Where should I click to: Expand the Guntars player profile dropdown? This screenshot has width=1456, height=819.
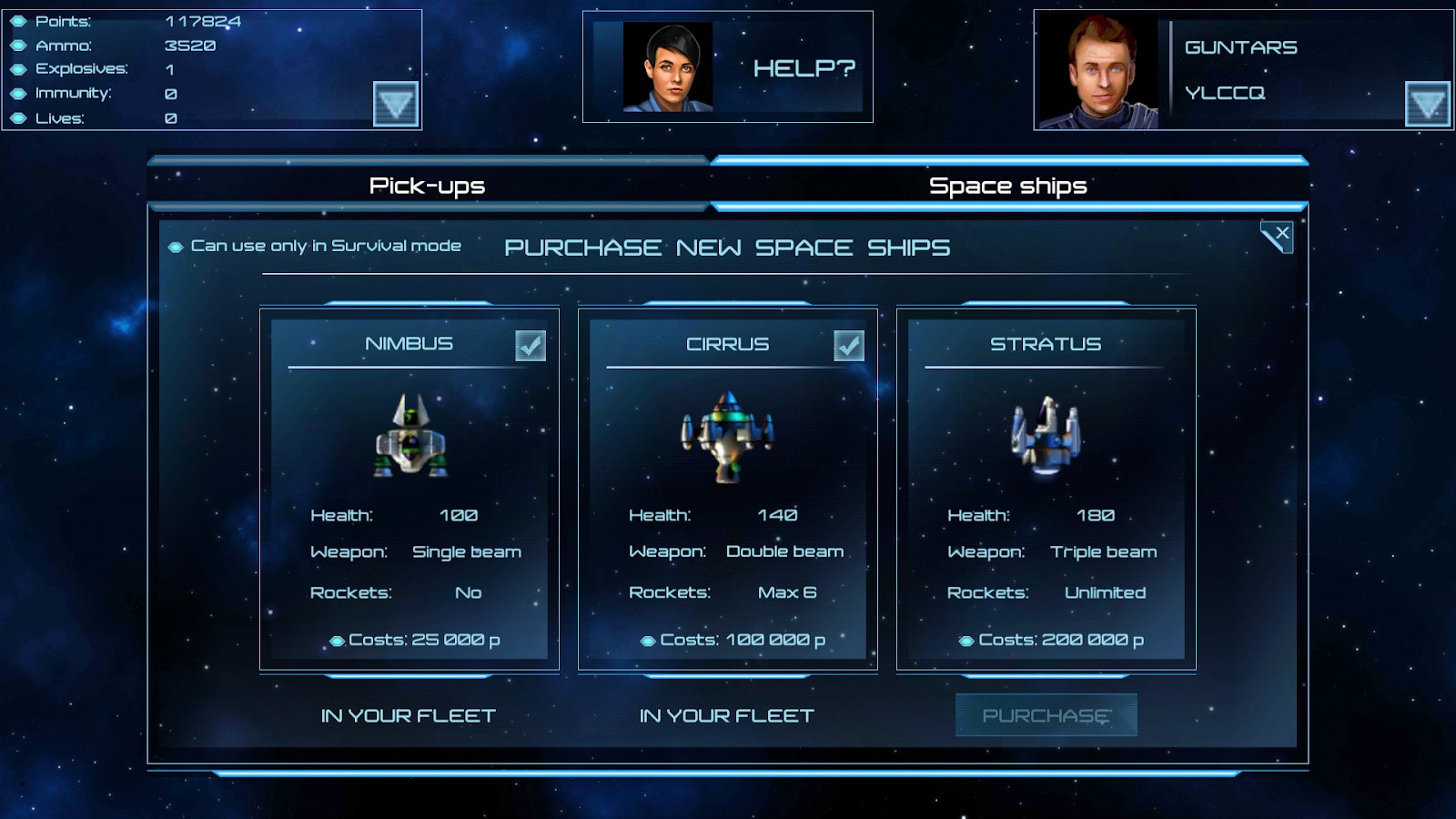1427,104
